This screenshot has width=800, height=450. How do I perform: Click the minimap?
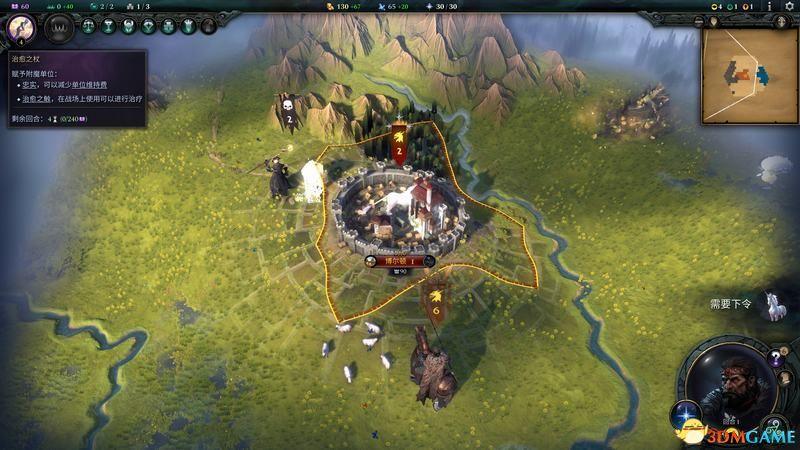(x=749, y=75)
